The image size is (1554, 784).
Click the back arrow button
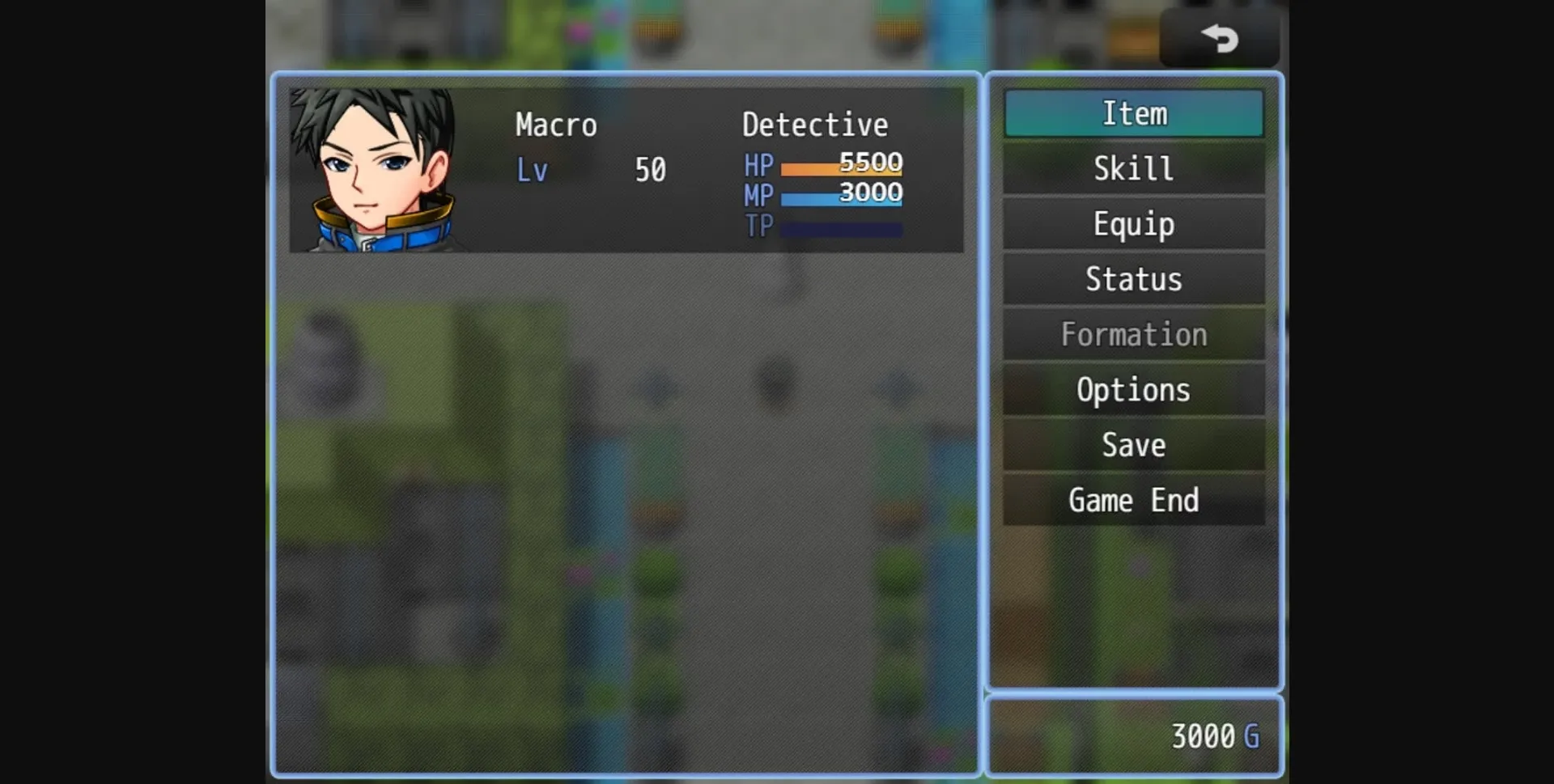click(x=1219, y=38)
